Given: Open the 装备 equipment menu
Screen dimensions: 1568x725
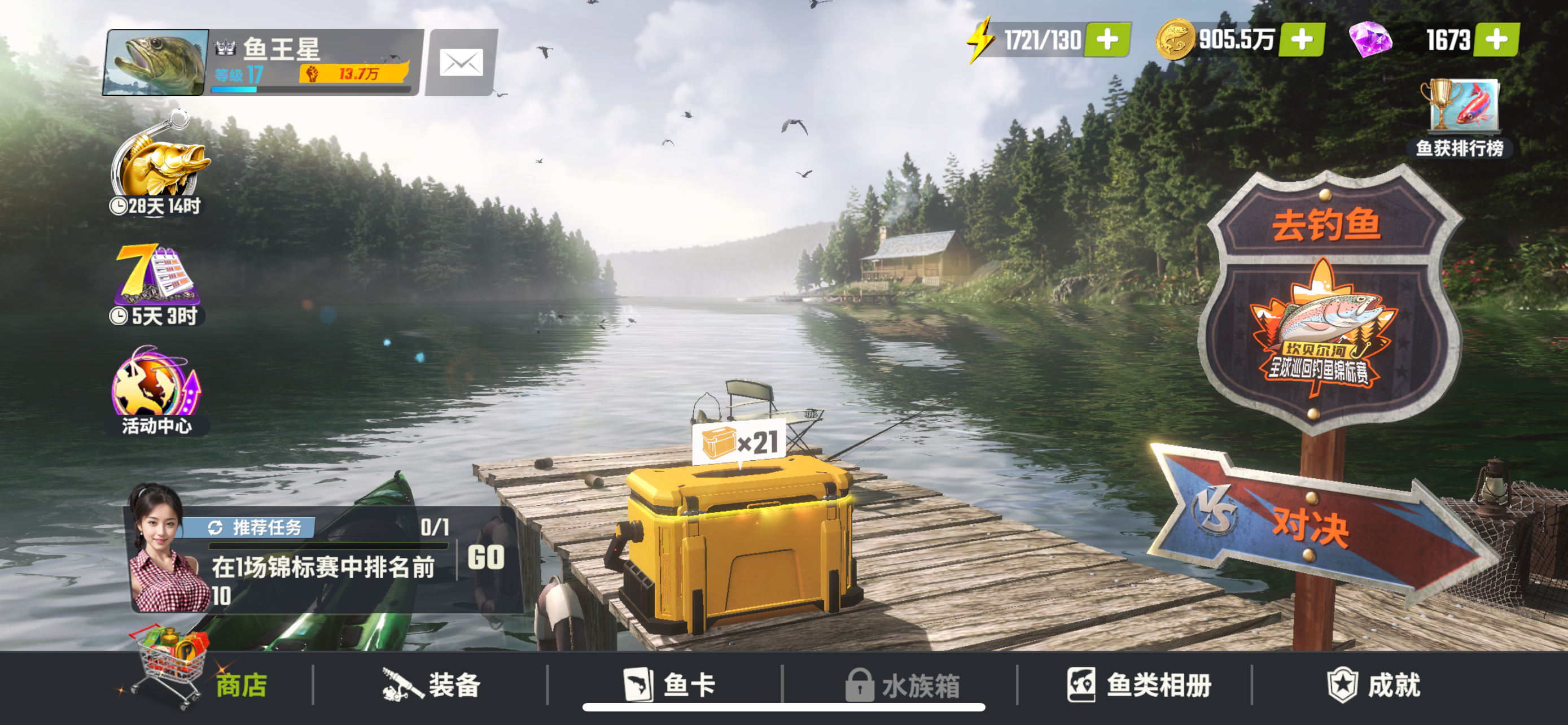Looking at the screenshot, I should (x=433, y=686).
